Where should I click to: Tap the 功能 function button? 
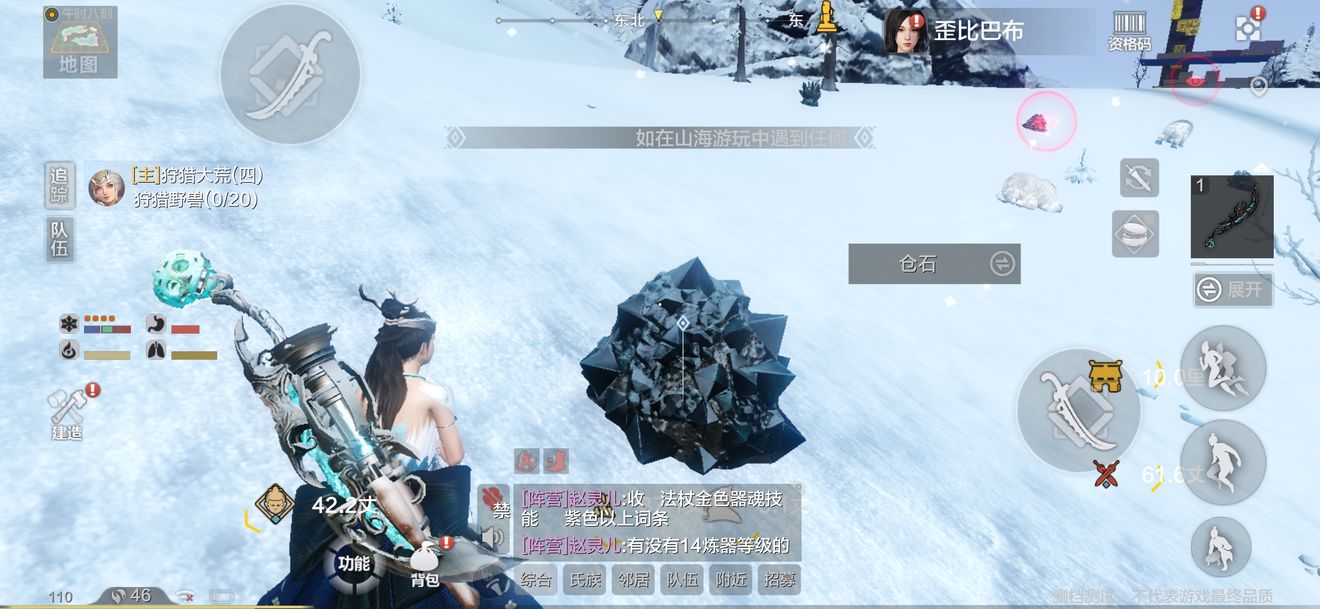pos(354,563)
